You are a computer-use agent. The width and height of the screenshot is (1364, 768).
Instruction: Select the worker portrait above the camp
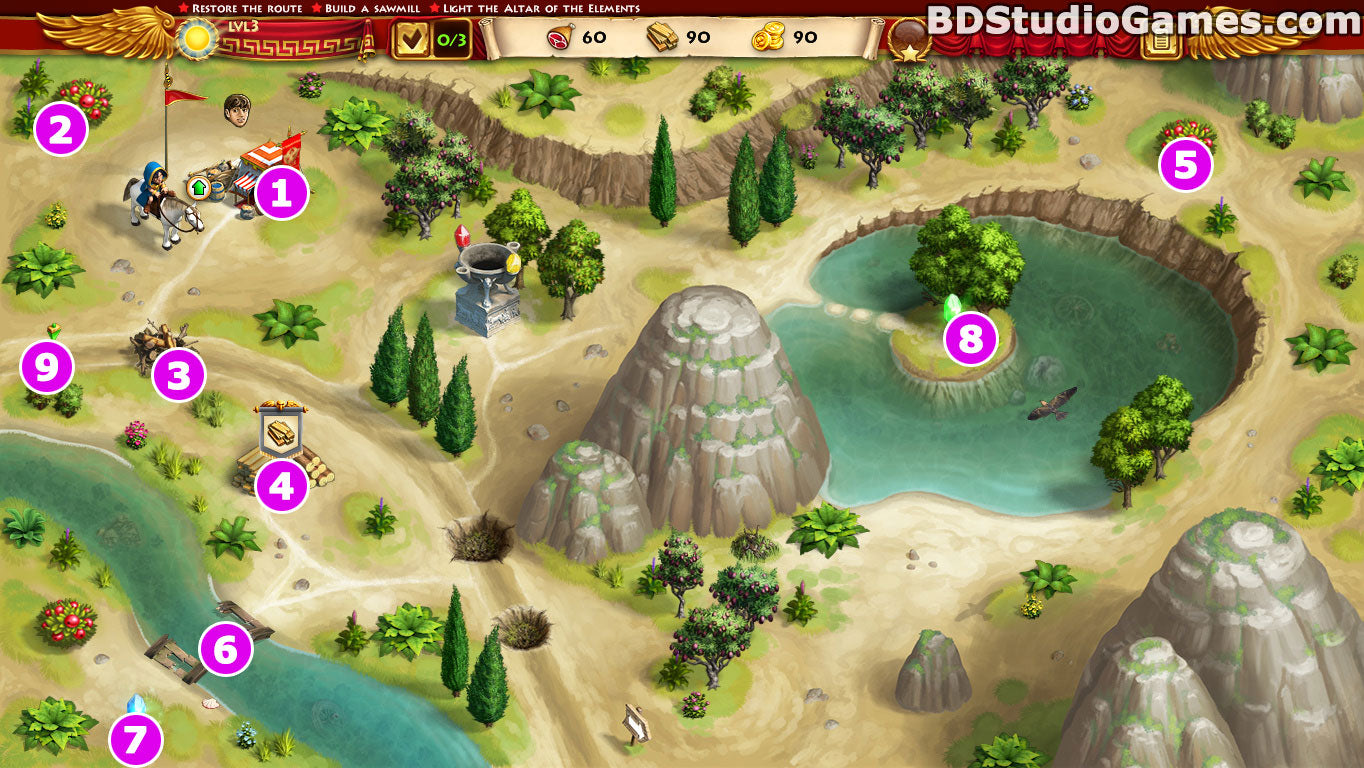tap(237, 109)
